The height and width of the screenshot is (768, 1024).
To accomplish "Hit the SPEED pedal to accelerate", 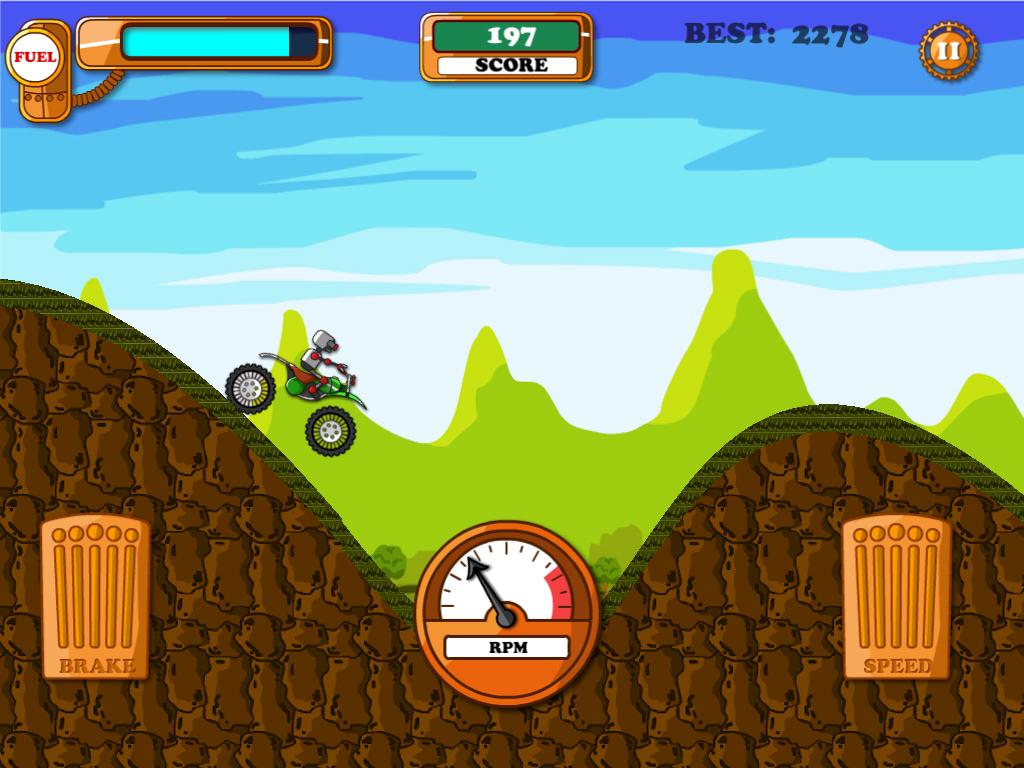I will [x=896, y=597].
